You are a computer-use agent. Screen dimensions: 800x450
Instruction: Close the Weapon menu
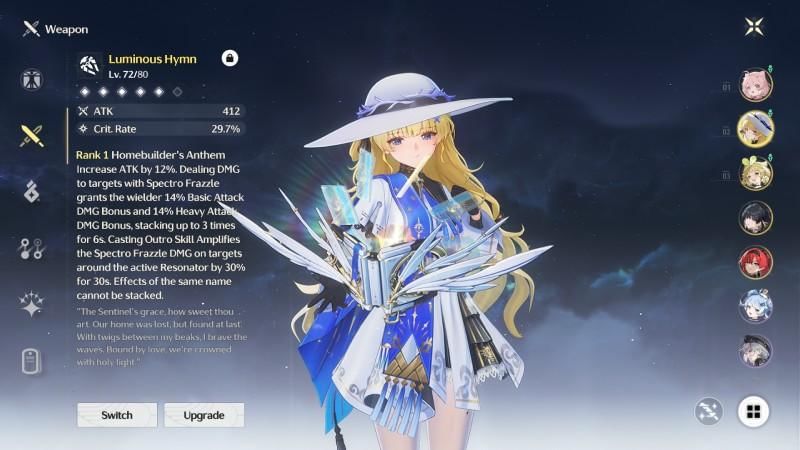coord(755,27)
